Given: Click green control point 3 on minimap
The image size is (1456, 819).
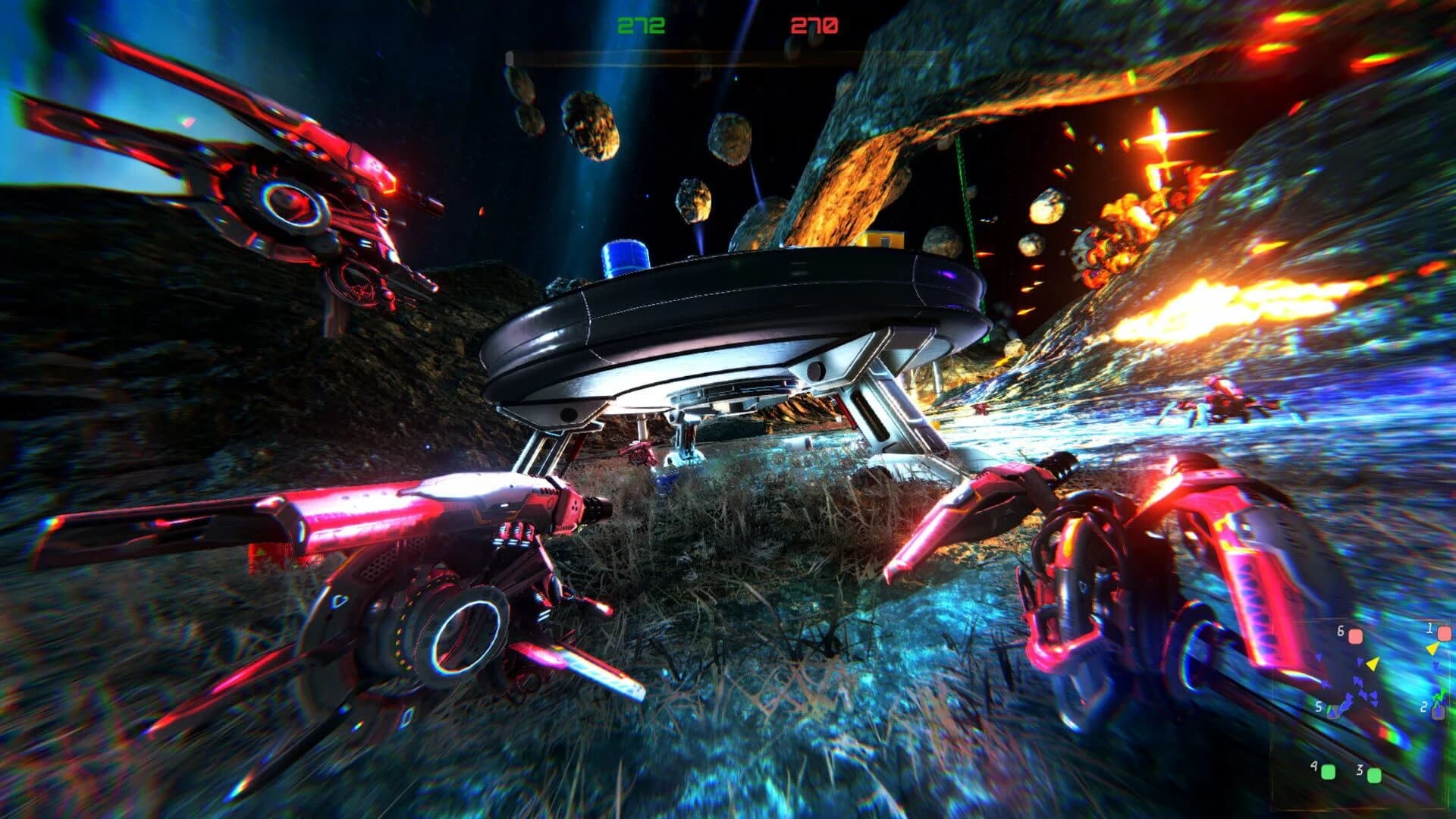Looking at the screenshot, I should [1374, 776].
